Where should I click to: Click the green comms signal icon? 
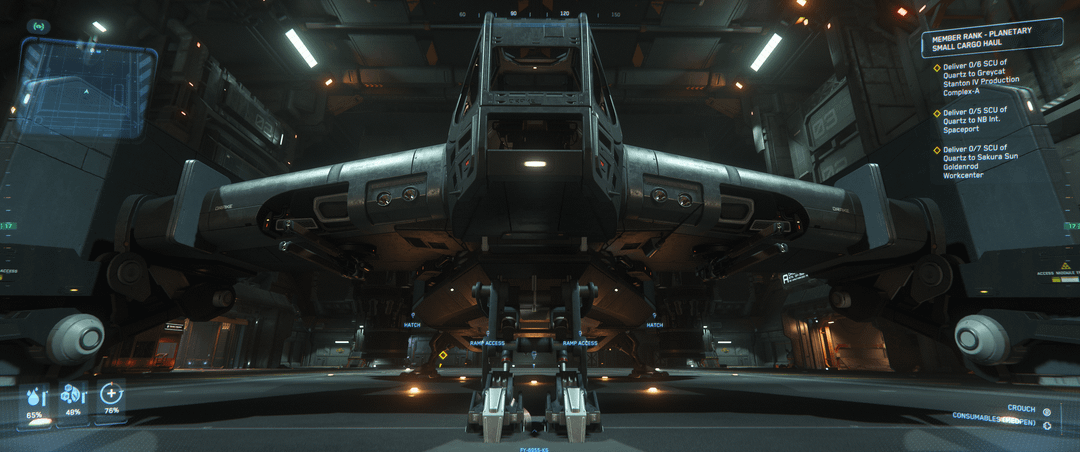(x=39, y=25)
